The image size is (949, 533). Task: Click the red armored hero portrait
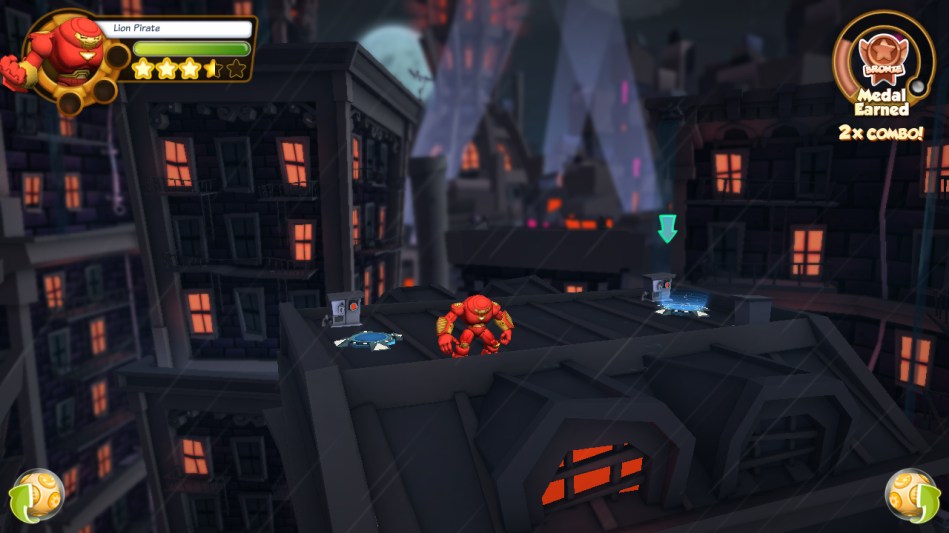pyautogui.click(x=60, y=53)
